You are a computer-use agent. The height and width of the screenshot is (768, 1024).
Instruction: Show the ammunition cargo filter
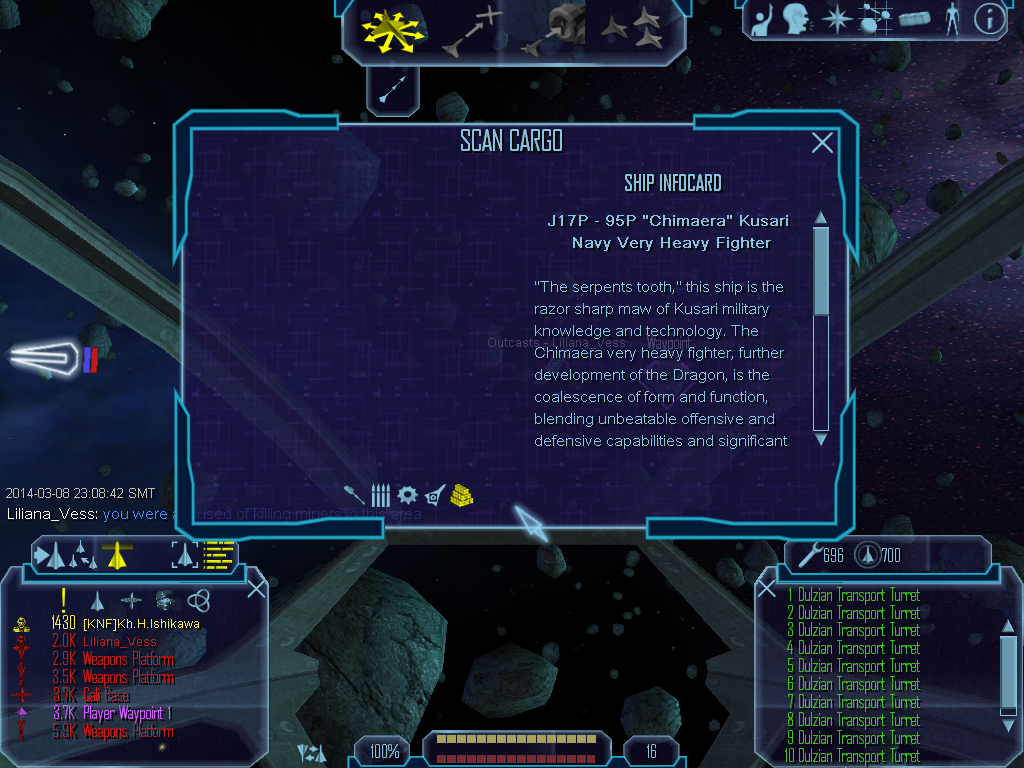[380, 494]
